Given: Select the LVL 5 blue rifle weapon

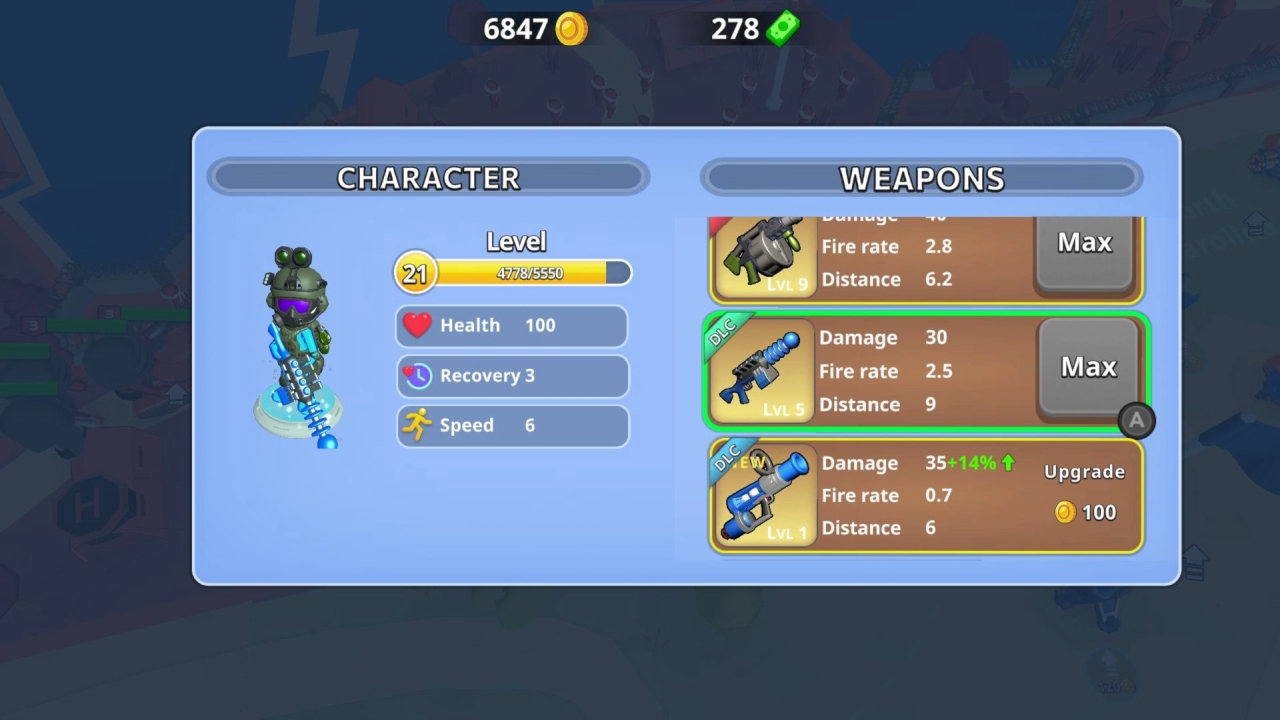Looking at the screenshot, I should click(x=764, y=368).
